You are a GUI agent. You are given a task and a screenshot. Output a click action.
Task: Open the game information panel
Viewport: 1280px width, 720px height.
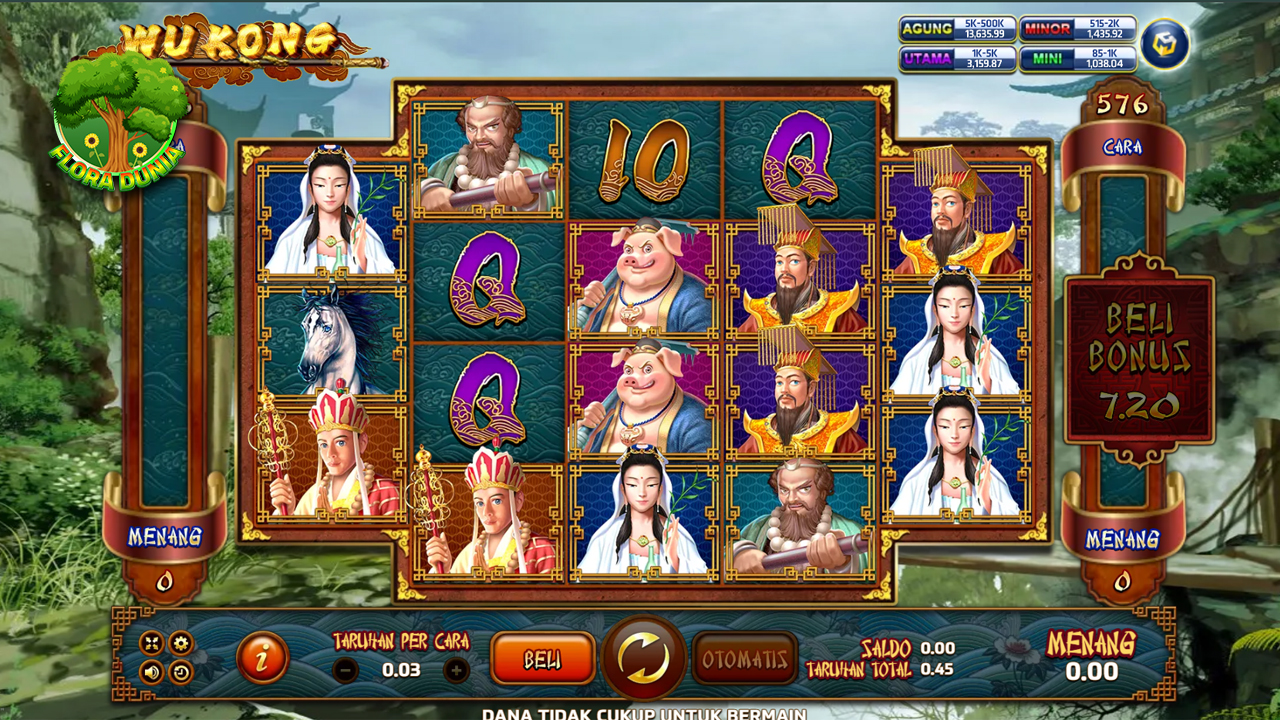point(262,658)
